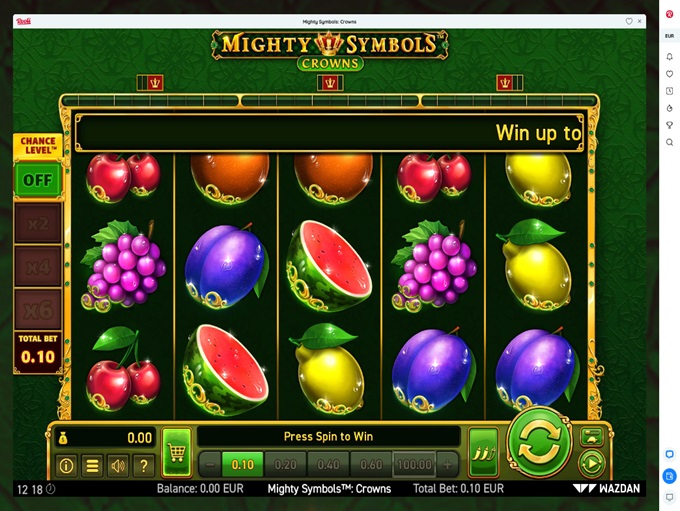Open the hamburger menu button
This screenshot has height=511, width=680.
pyautogui.click(x=92, y=465)
